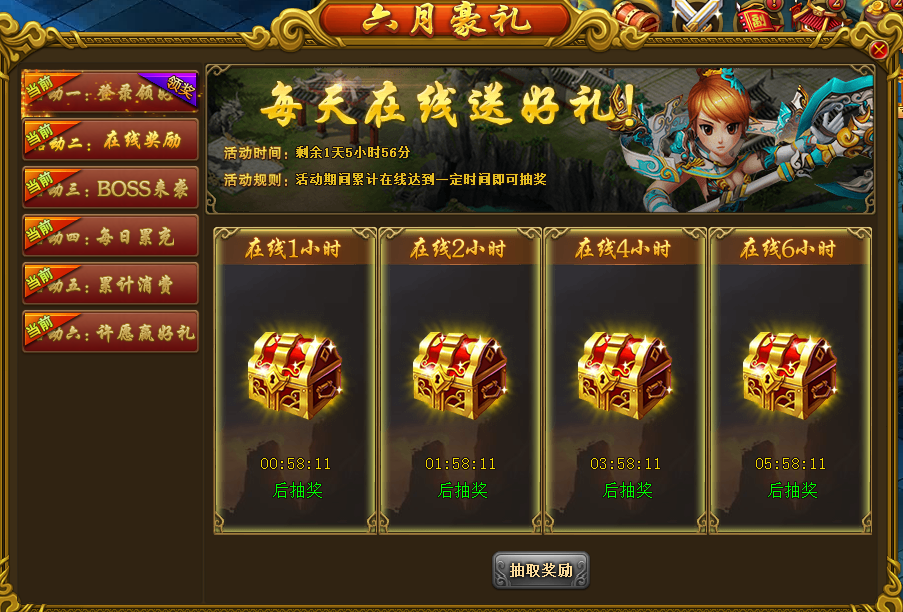
Task: Click the 抽取奖励 draw reward button
Action: pyautogui.click(x=541, y=570)
